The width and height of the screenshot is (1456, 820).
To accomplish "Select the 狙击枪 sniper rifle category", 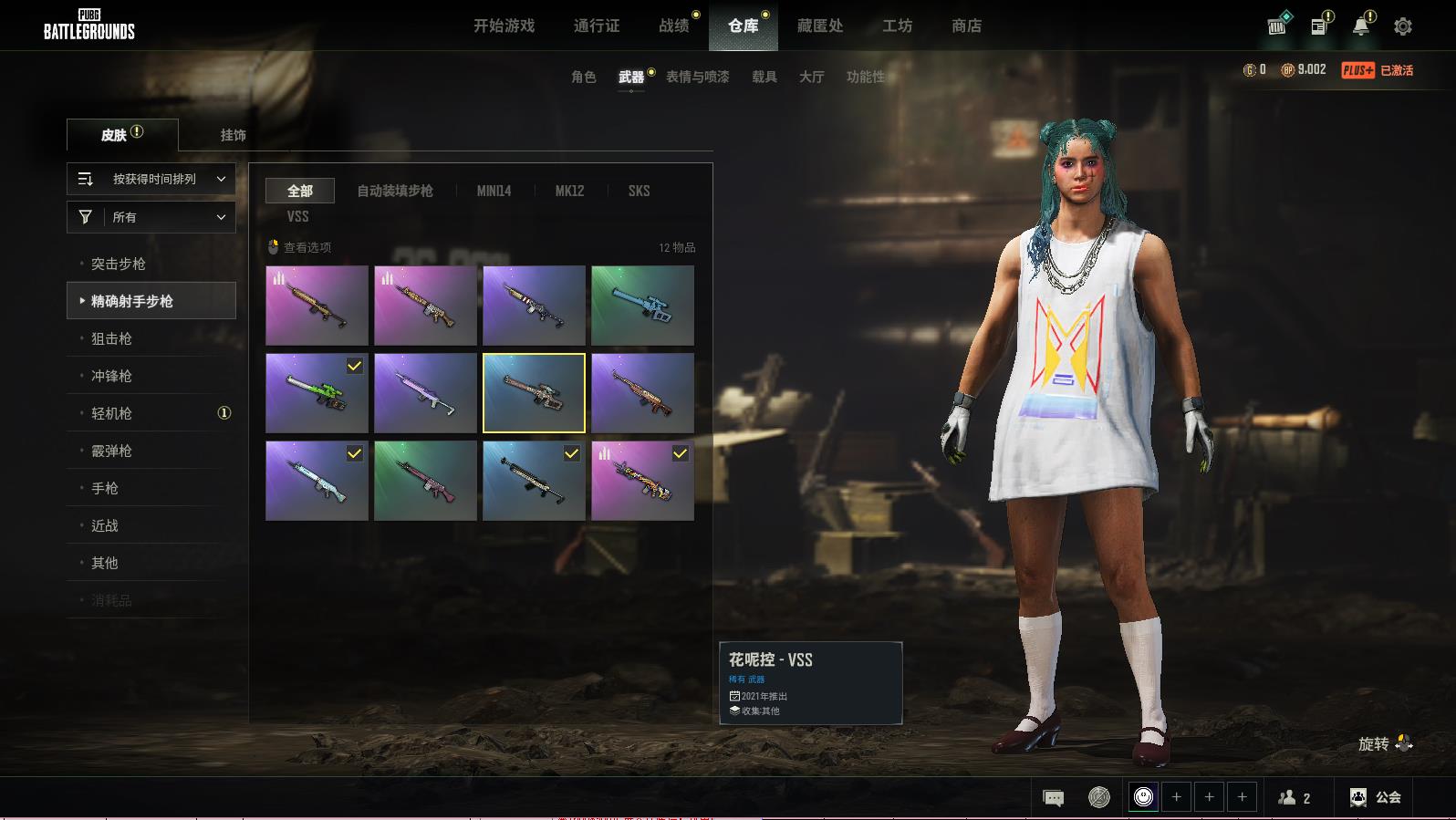I will [x=111, y=338].
